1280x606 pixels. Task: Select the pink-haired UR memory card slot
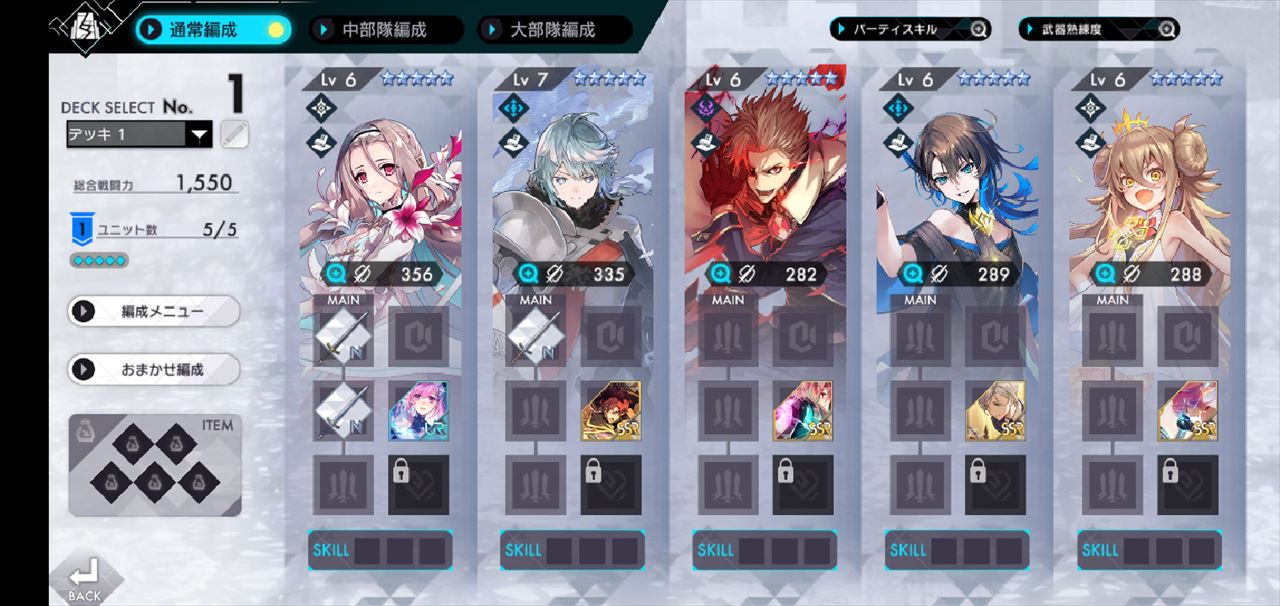418,410
